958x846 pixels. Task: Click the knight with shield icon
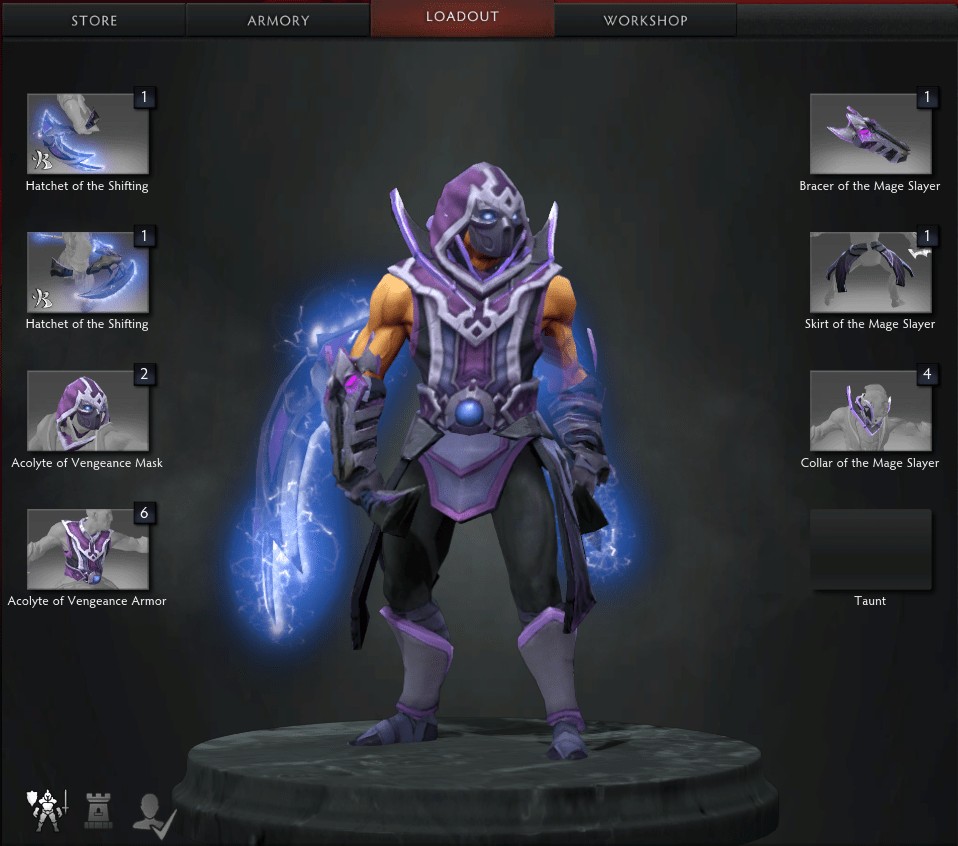tap(44, 809)
